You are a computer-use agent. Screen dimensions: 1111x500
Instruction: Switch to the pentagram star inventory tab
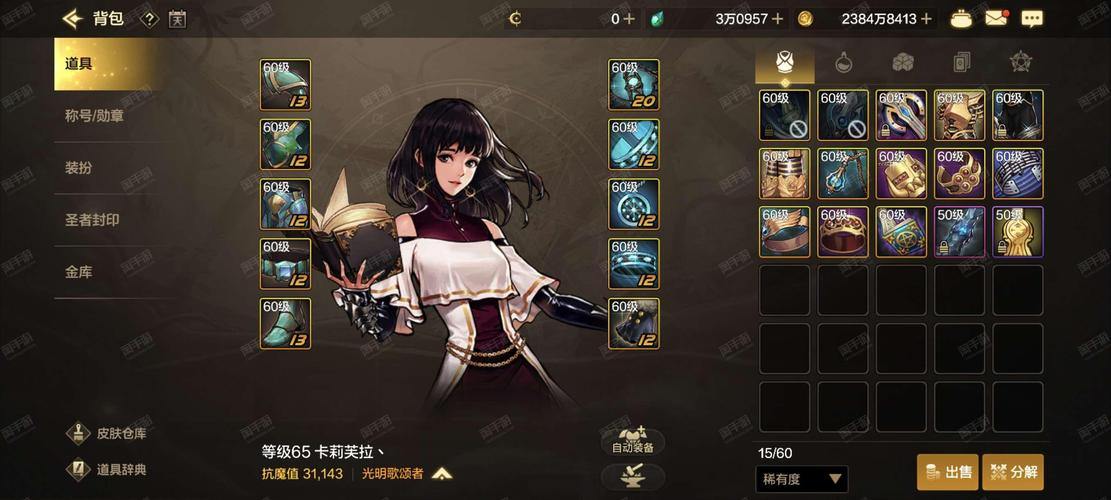[x=1020, y=62]
